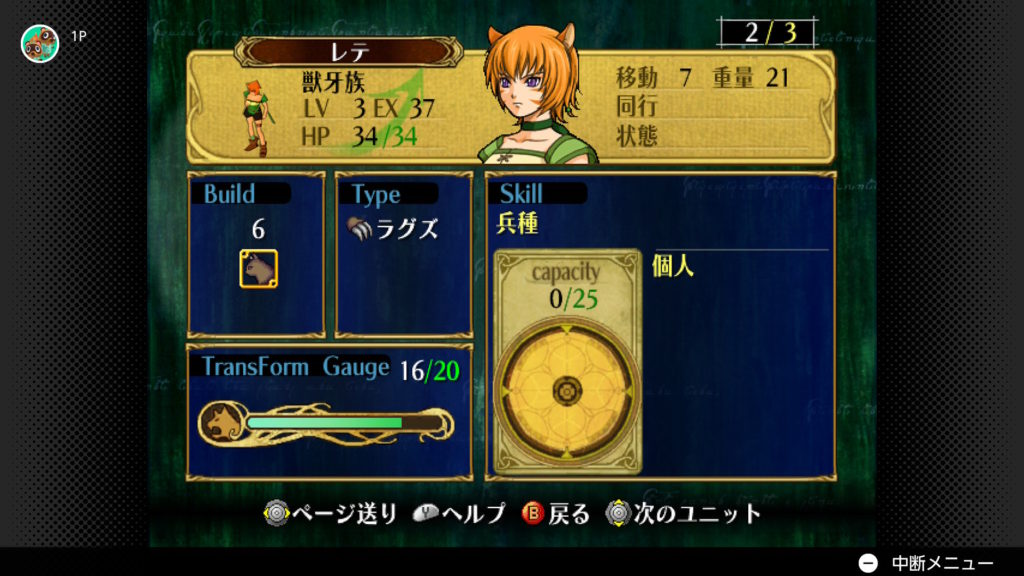Open the 1P player avatar icon
Image resolution: width=1024 pixels, height=576 pixels.
(x=40, y=43)
